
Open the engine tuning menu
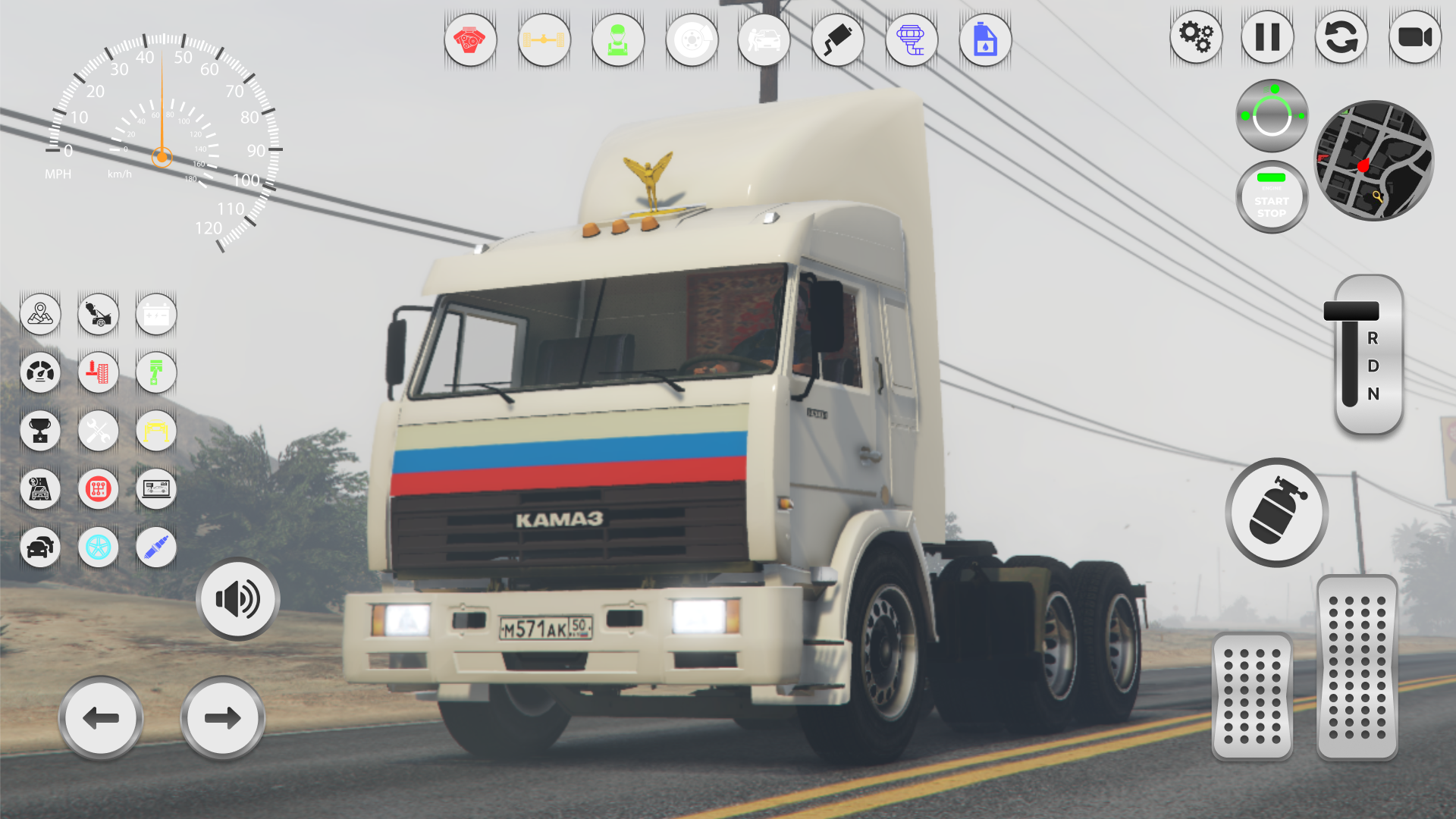(x=470, y=39)
